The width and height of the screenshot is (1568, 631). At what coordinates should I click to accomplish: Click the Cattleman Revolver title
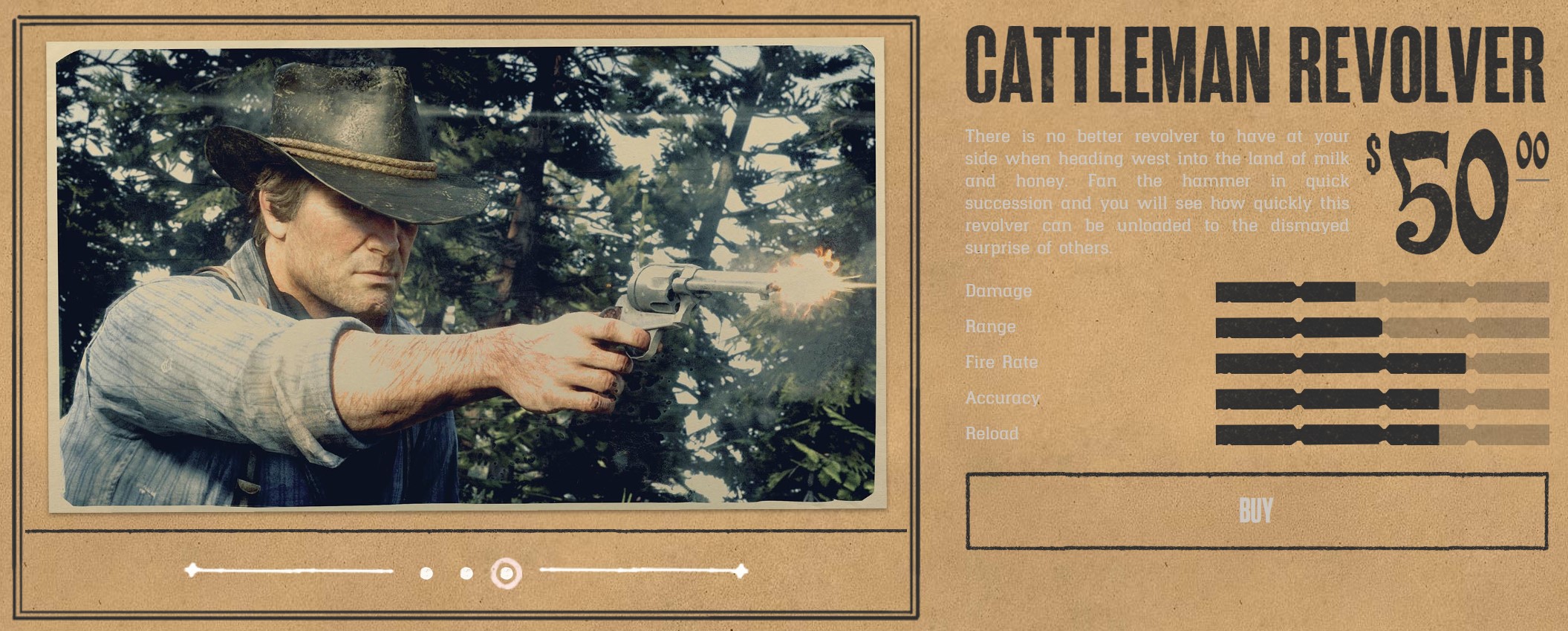point(1255,63)
